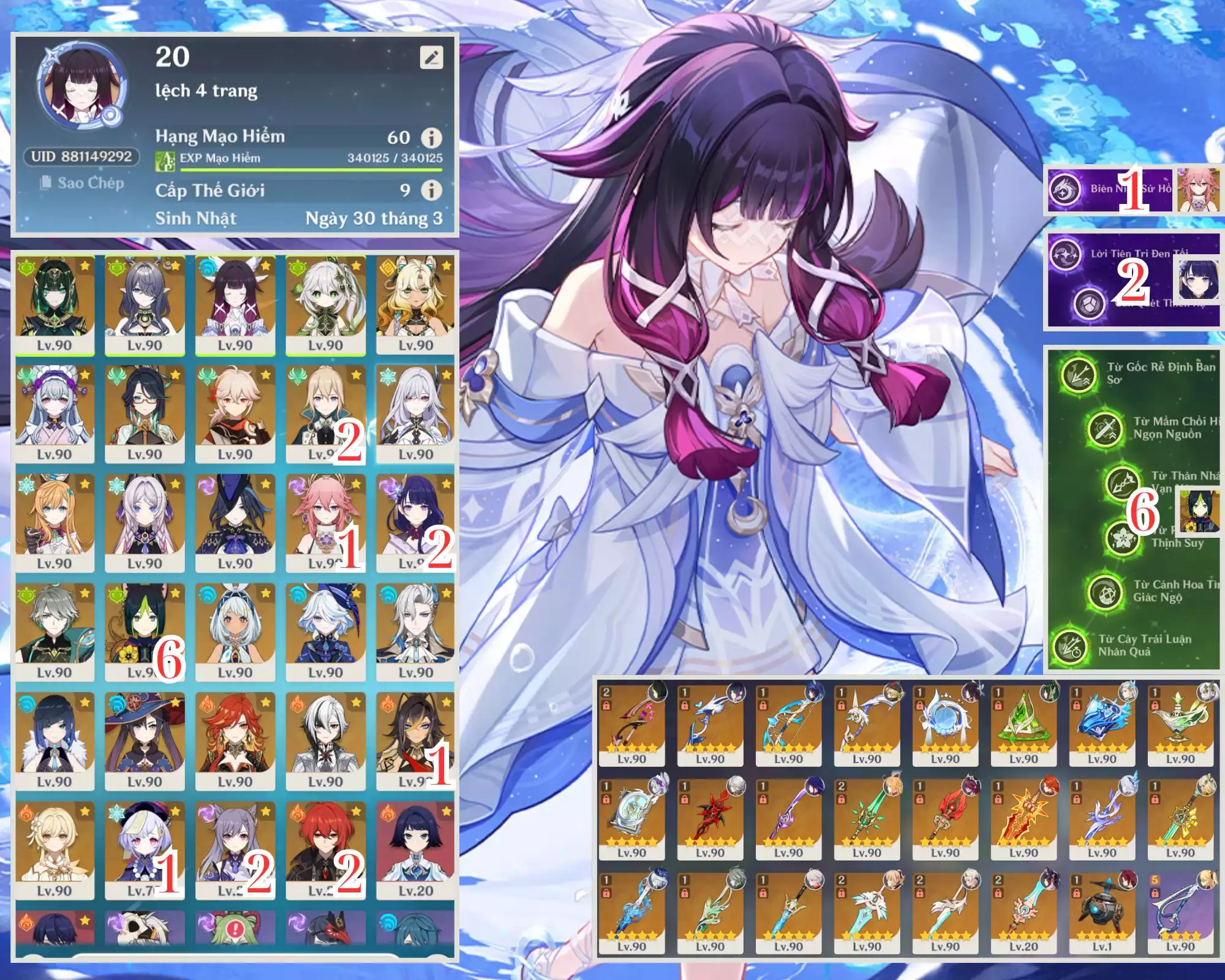Select the Mona character card
1225x980 pixels.
pos(145,741)
